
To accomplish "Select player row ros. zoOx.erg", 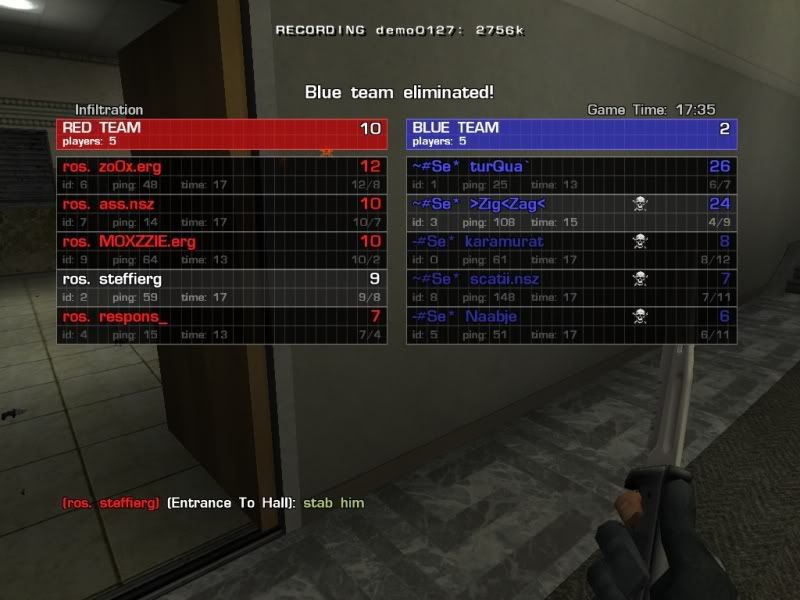I will click(x=221, y=175).
